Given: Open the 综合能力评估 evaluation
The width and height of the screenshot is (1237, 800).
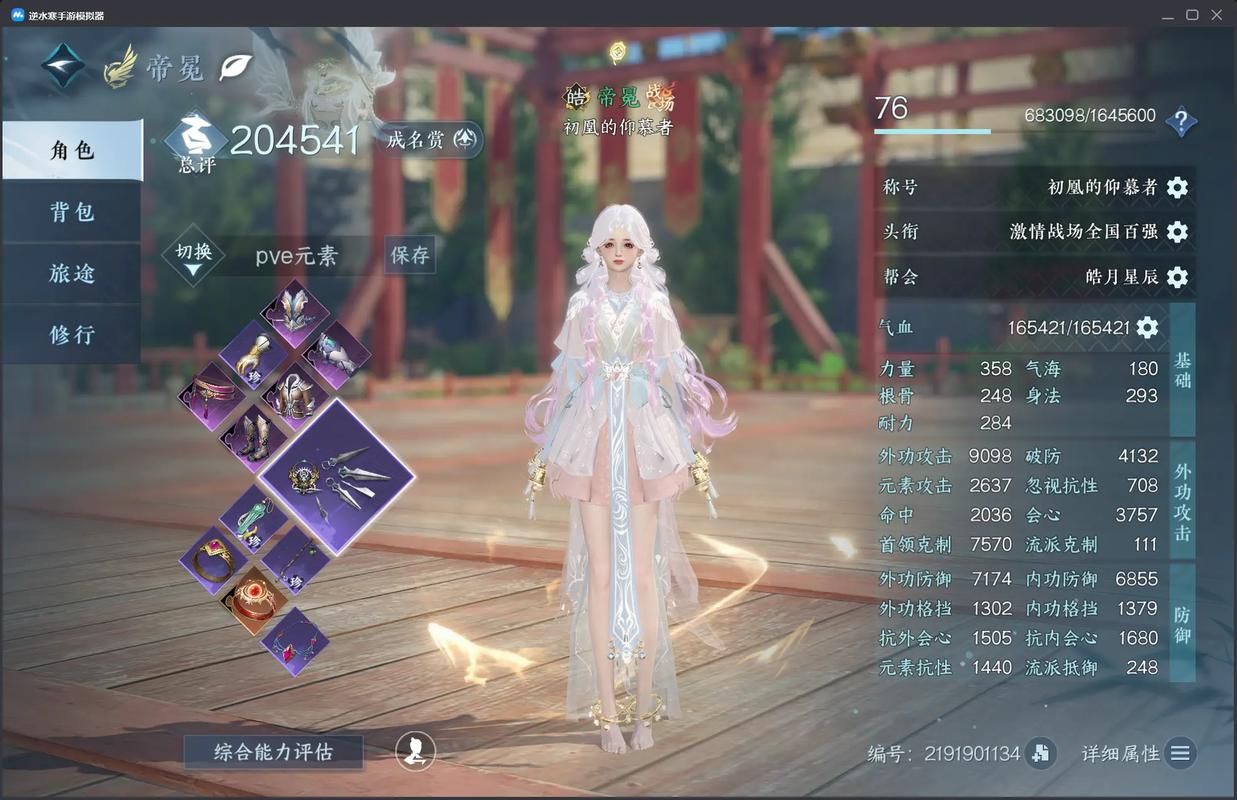Looking at the screenshot, I should 273,751.
